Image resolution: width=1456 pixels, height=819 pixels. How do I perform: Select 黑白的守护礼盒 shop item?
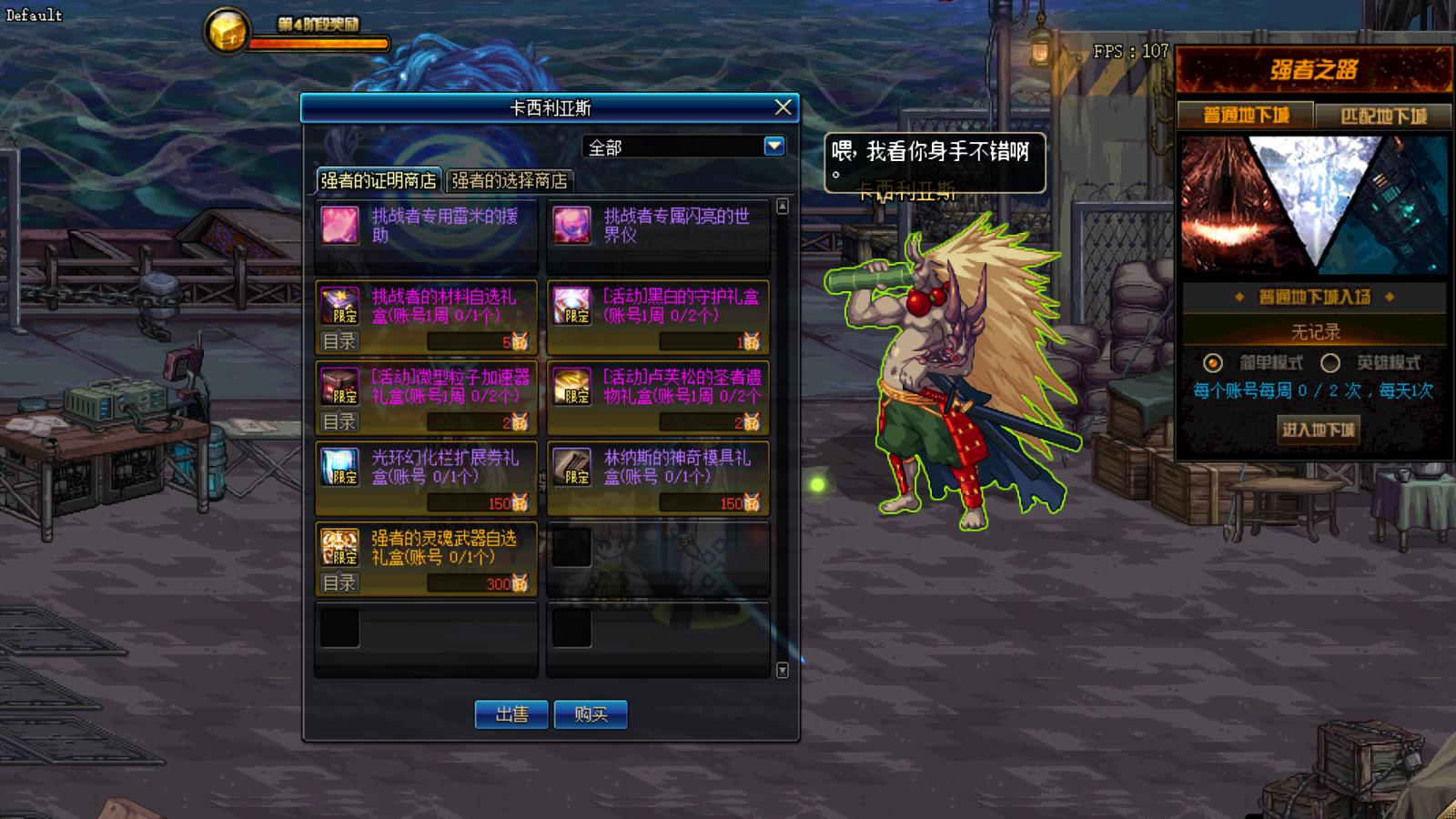pyautogui.click(x=658, y=307)
